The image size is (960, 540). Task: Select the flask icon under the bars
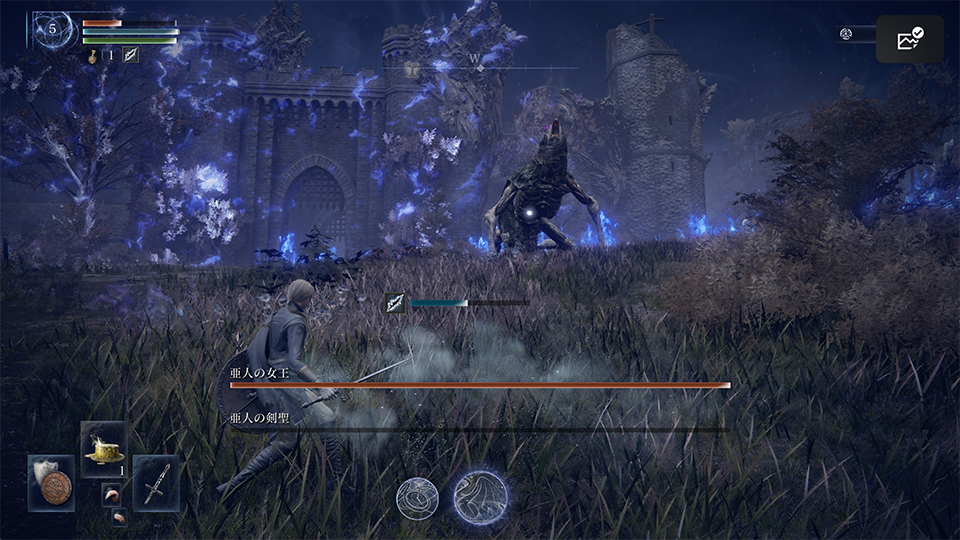94,55
